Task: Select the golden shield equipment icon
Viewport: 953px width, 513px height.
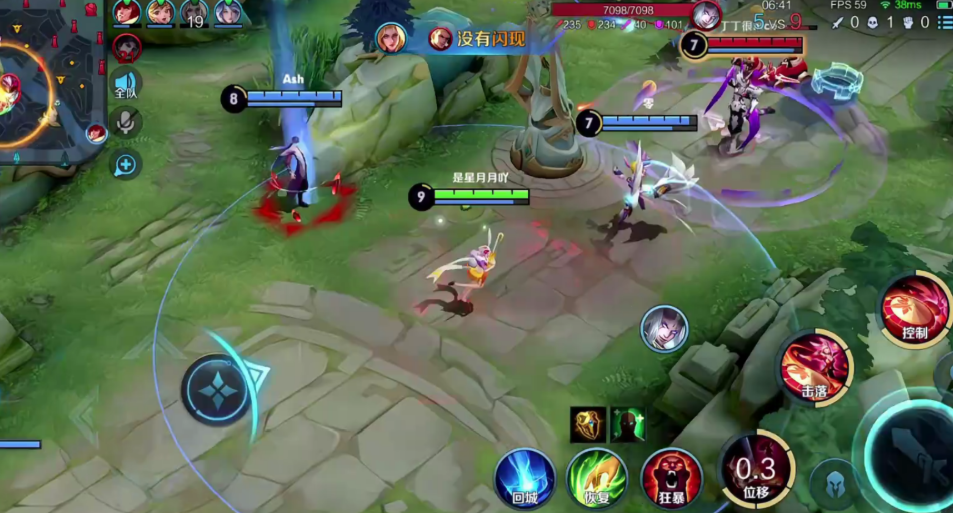Action: point(587,424)
